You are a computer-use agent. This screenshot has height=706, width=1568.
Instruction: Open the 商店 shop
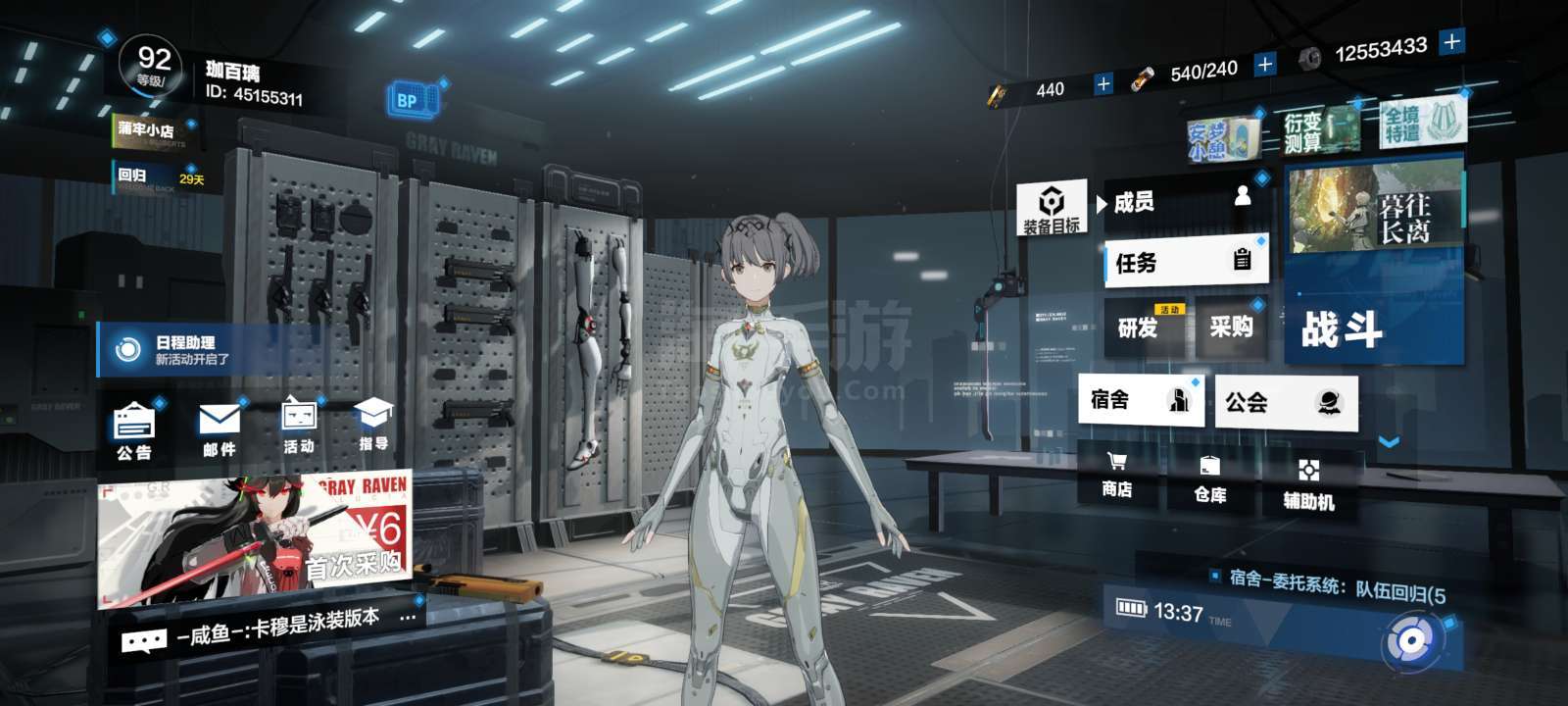tap(1116, 476)
